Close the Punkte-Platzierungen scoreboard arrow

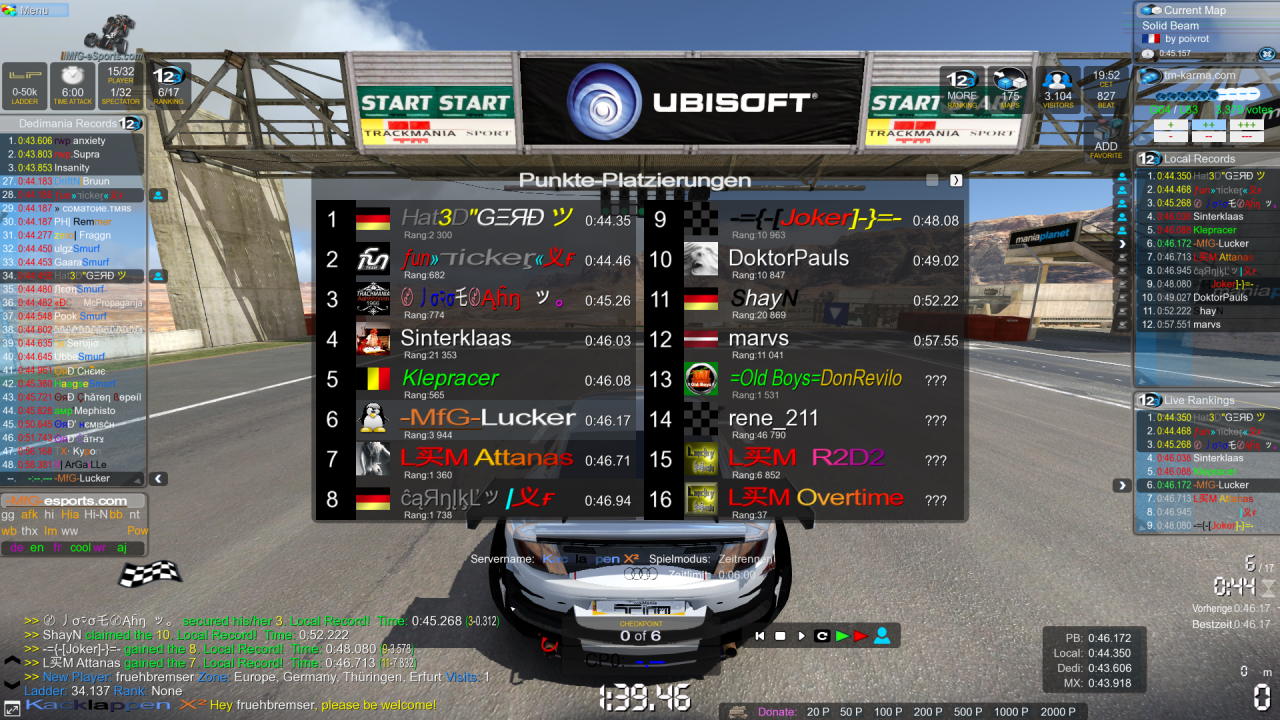pos(956,180)
